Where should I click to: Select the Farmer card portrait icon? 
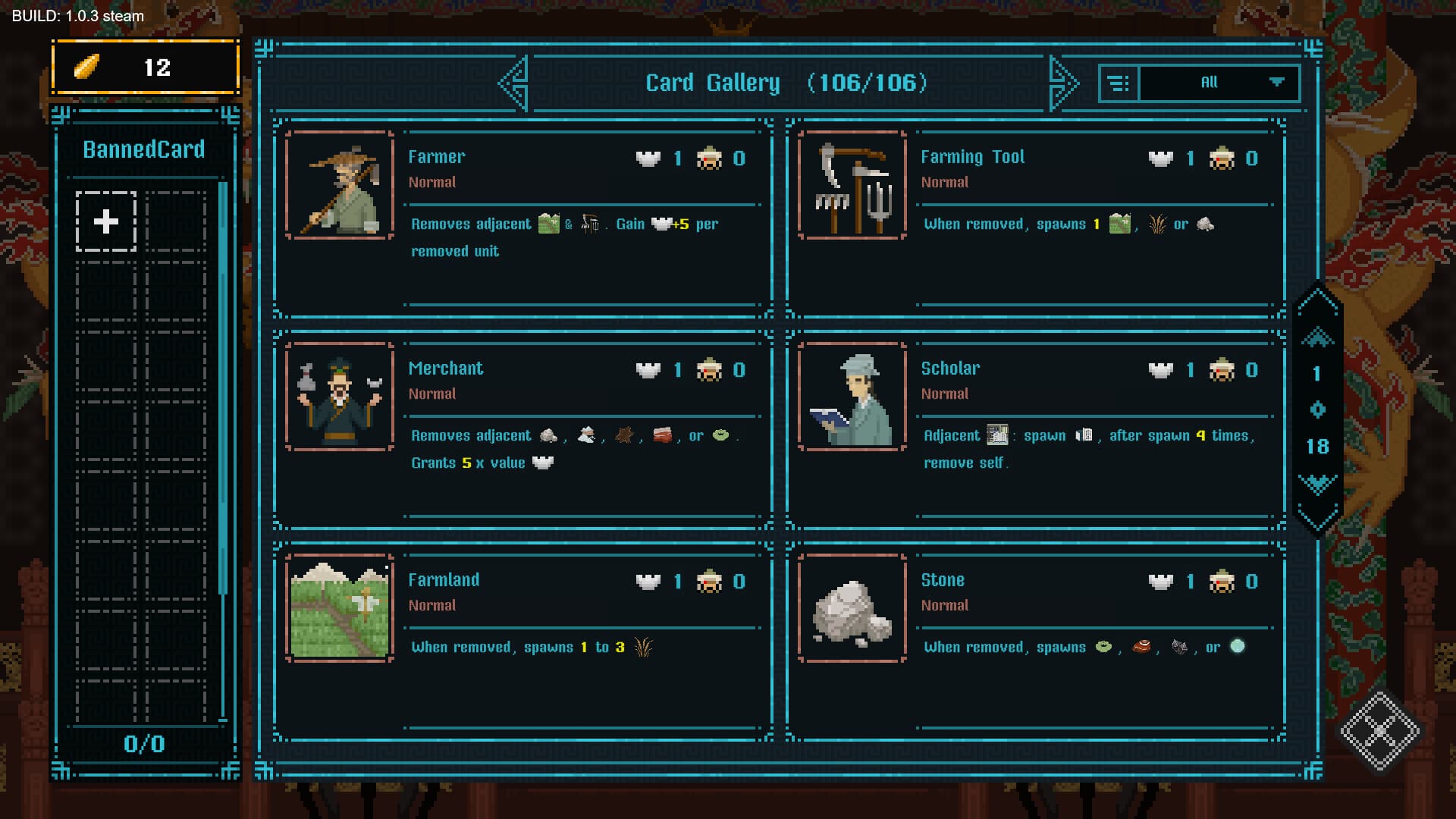[339, 185]
